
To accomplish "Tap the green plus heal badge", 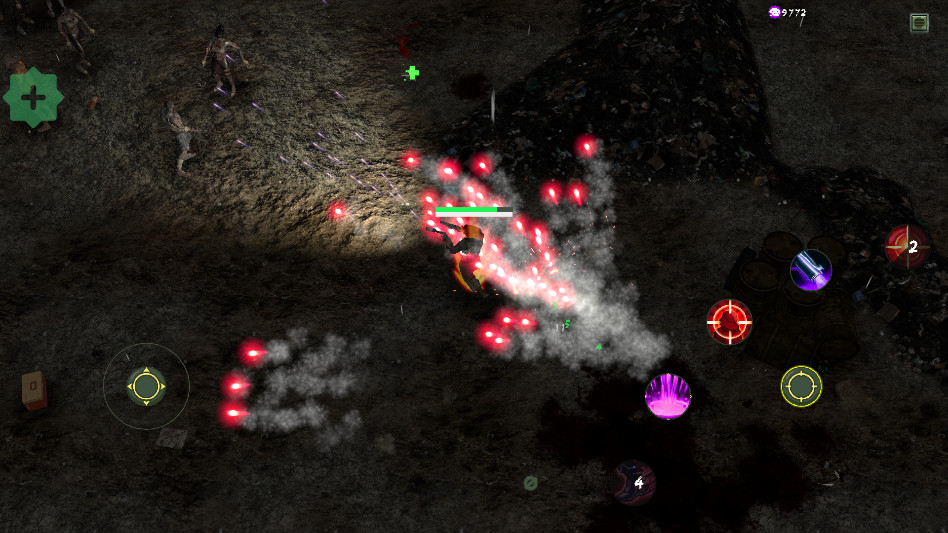I will pos(34,97).
